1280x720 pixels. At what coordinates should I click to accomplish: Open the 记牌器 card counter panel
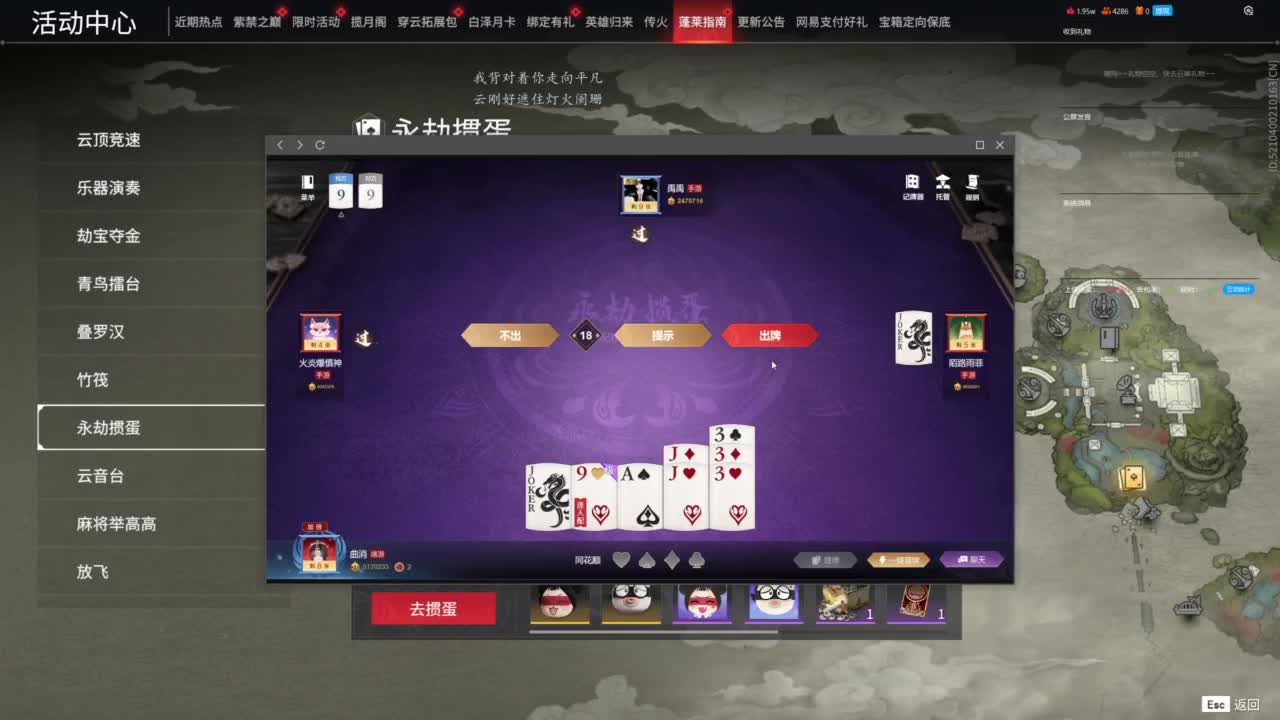913,186
